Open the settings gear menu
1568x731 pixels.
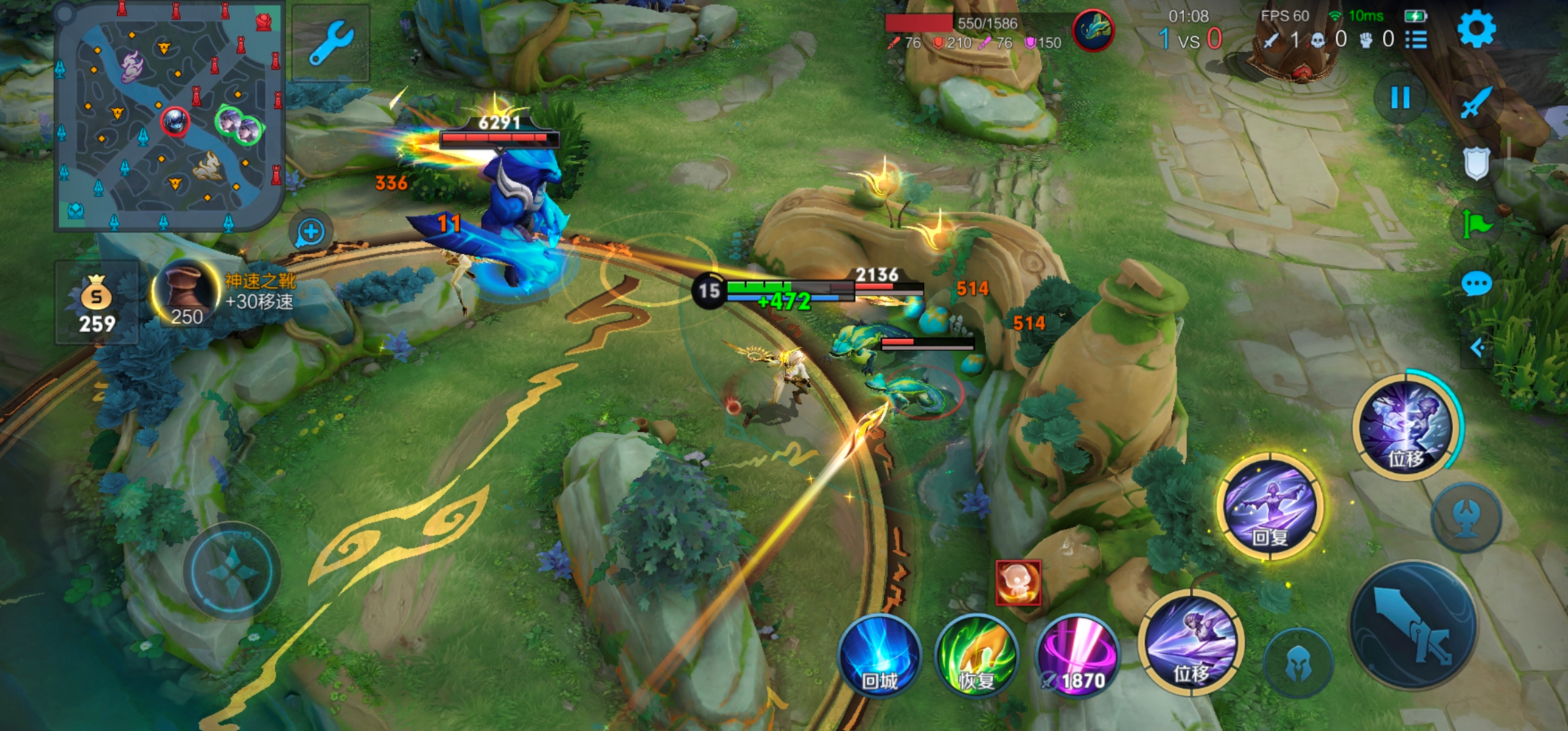[x=1475, y=30]
